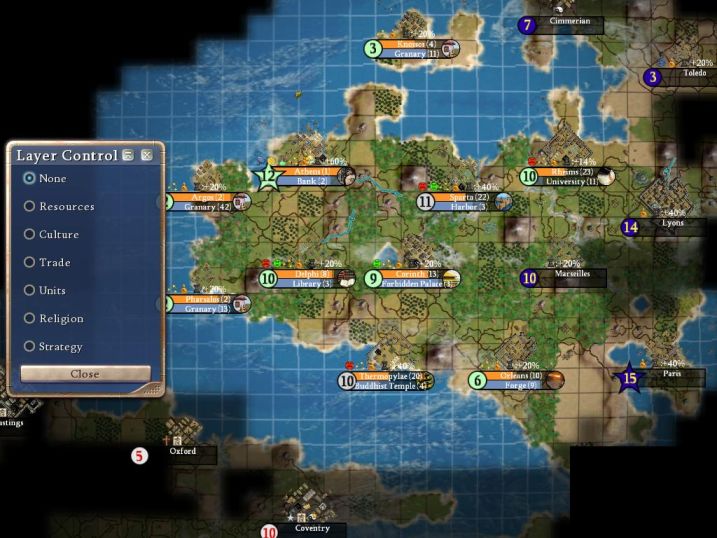Click the Rheims city banner
The width and height of the screenshot is (717, 538).
pos(572,172)
